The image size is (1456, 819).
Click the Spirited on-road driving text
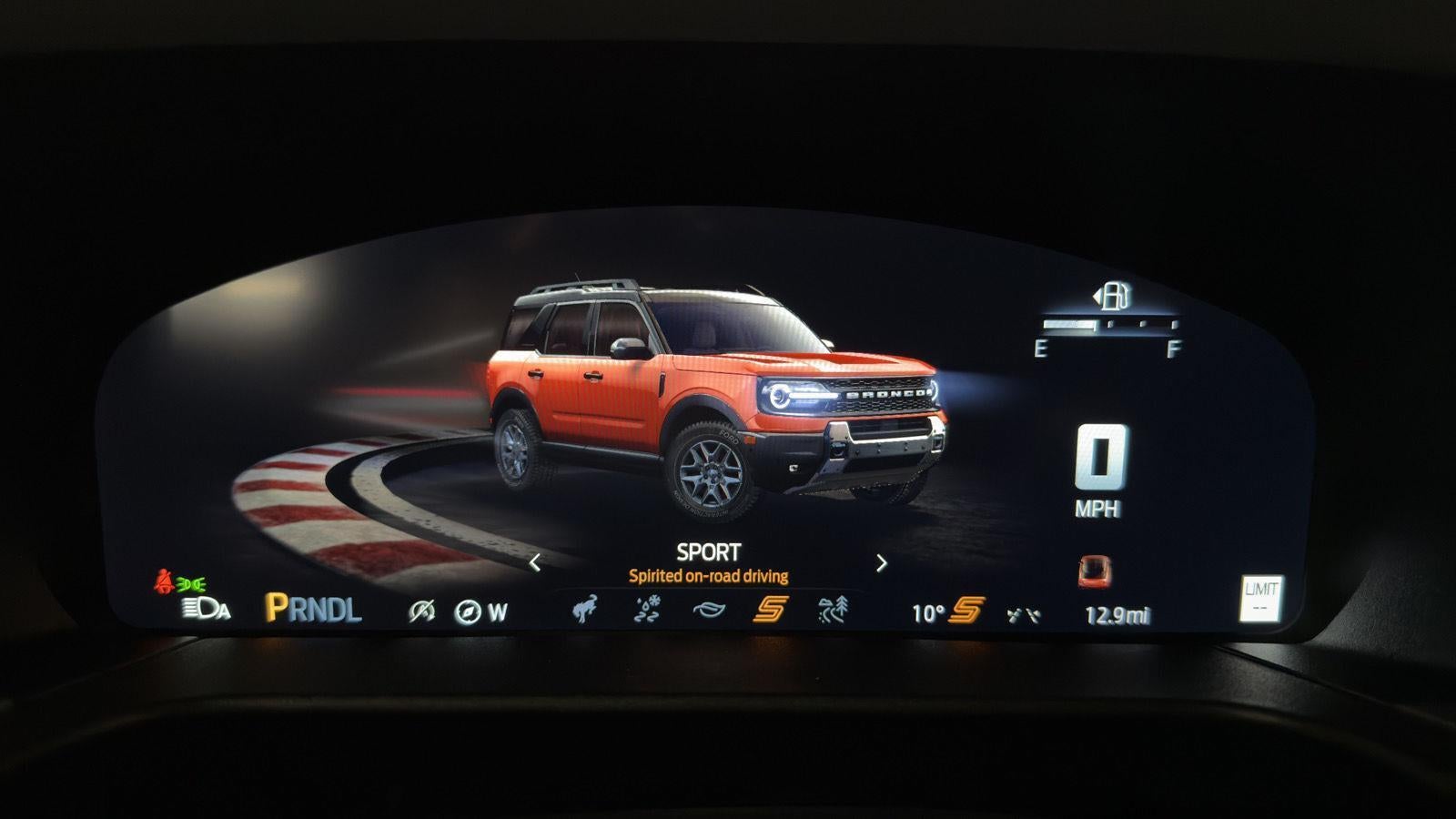point(709,576)
